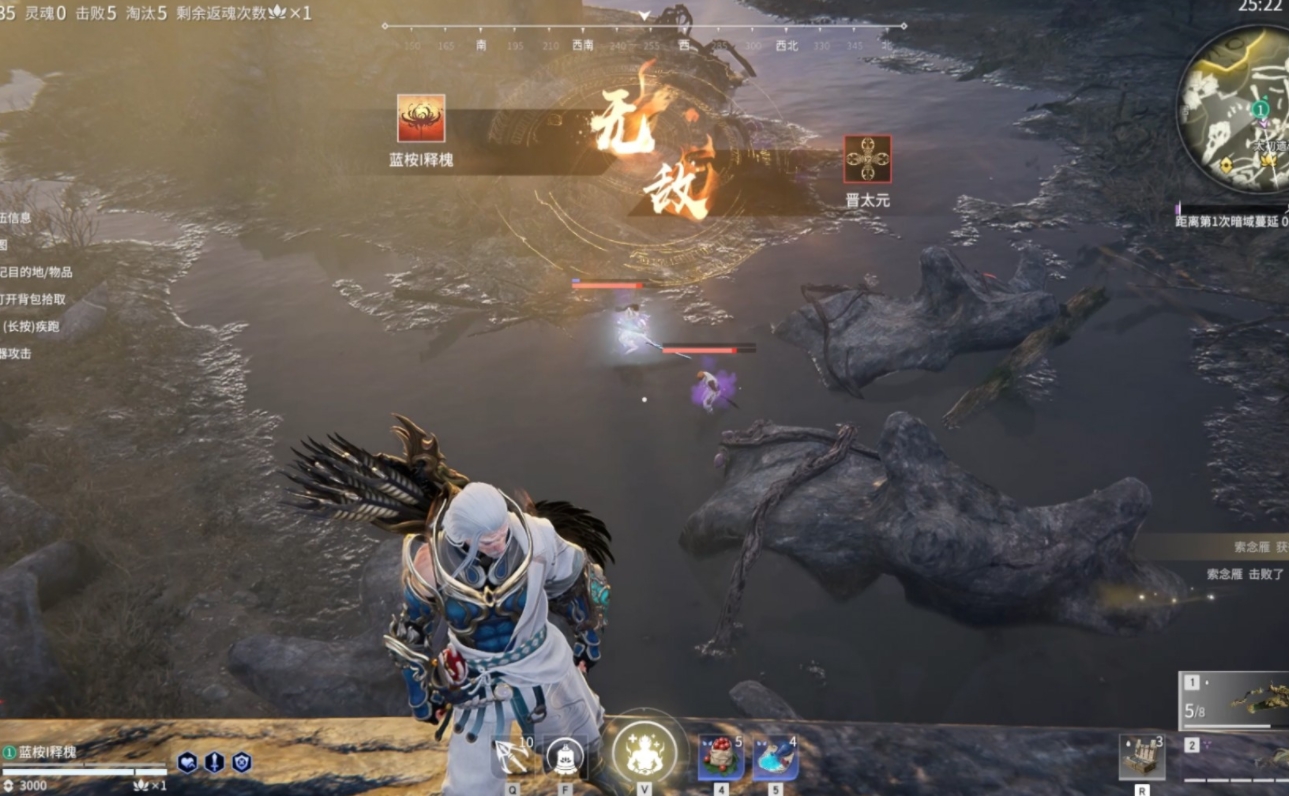This screenshot has height=796, width=1289.
Task: Click the red flower player avatar
Action: [421, 119]
